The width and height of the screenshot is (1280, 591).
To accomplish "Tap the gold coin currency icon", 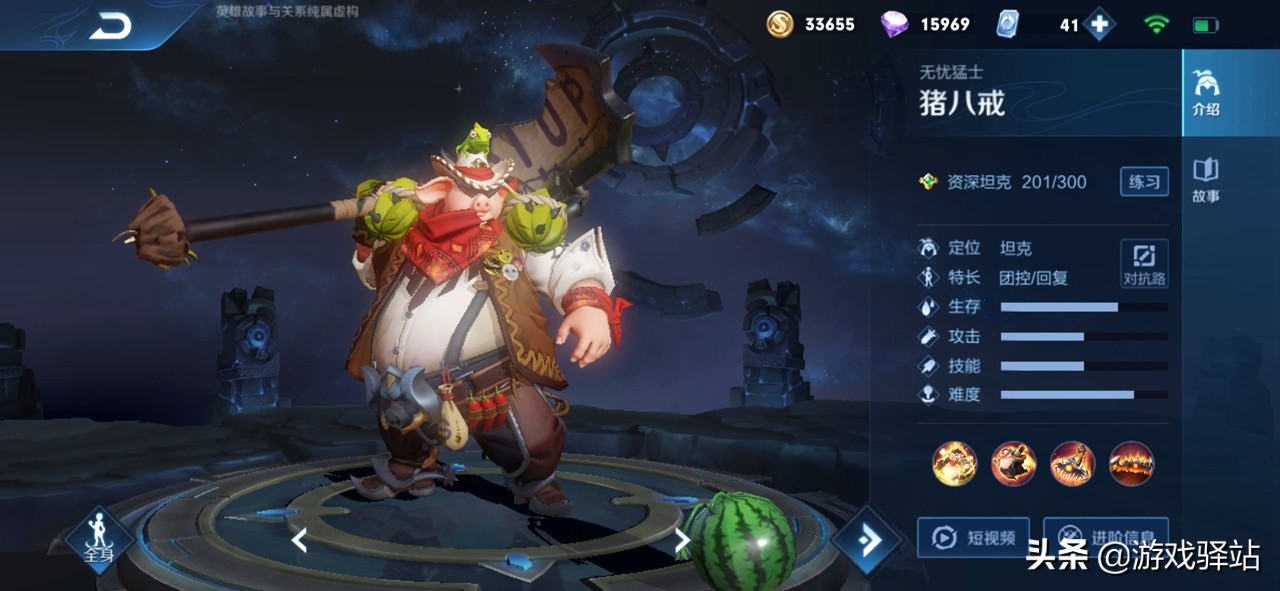I will tap(780, 24).
